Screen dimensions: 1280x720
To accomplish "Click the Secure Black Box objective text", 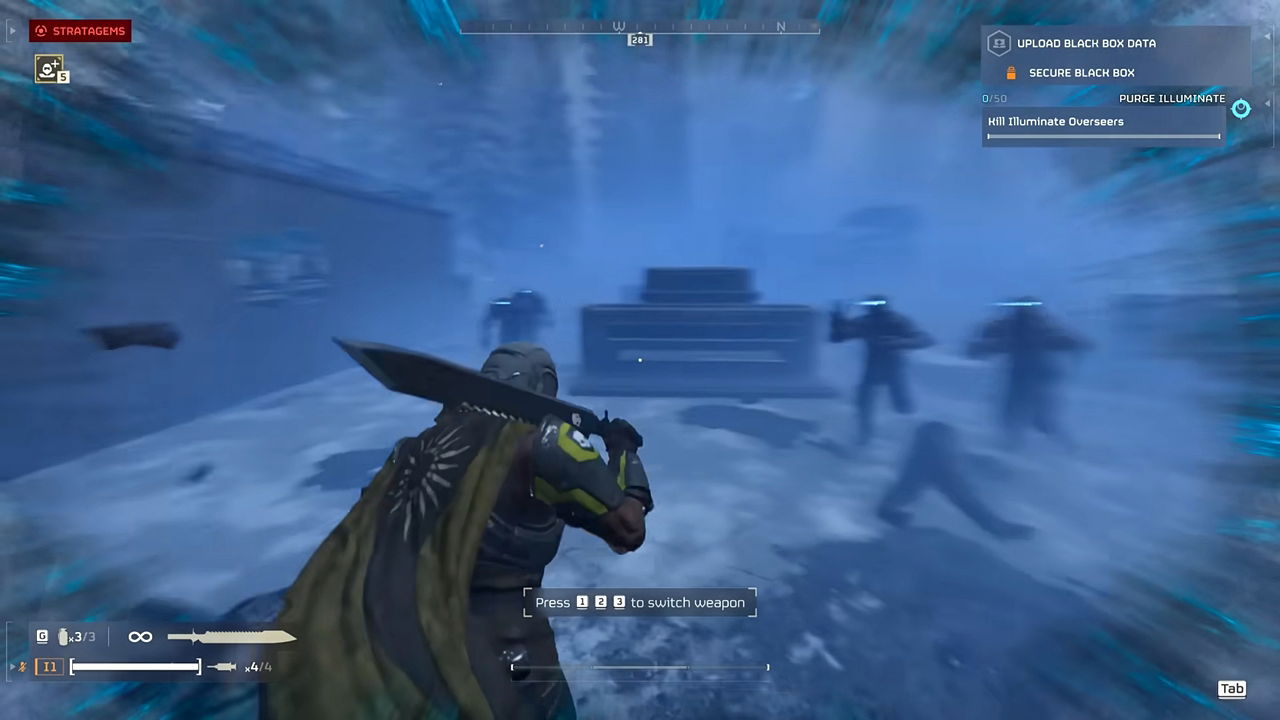I will tap(1082, 72).
